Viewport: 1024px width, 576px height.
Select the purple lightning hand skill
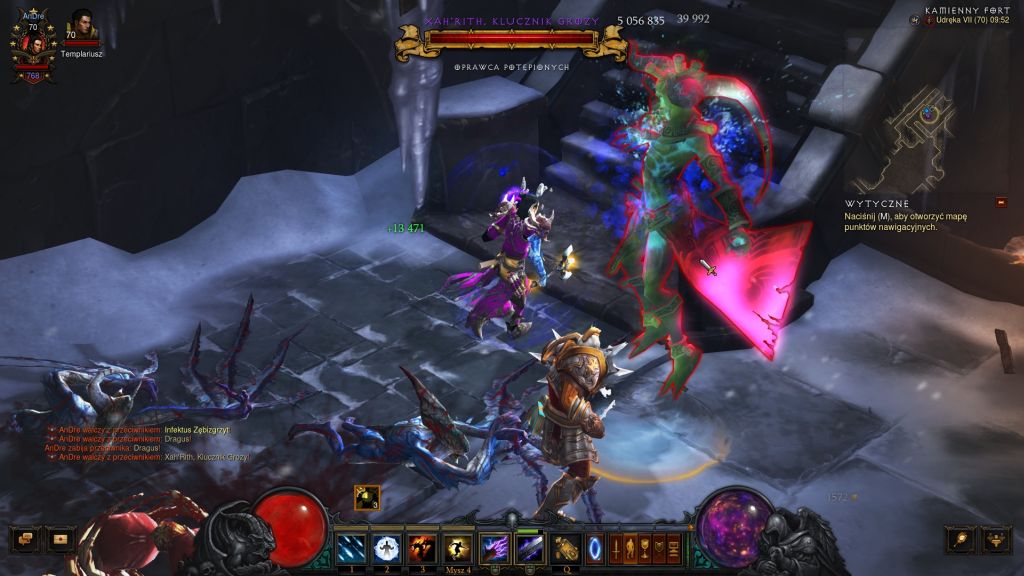point(495,548)
